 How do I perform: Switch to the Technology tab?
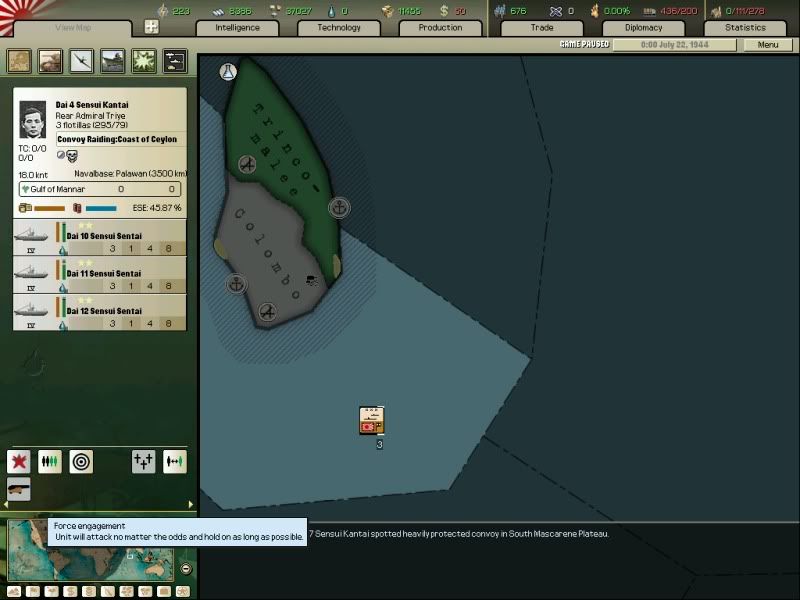[x=339, y=28]
